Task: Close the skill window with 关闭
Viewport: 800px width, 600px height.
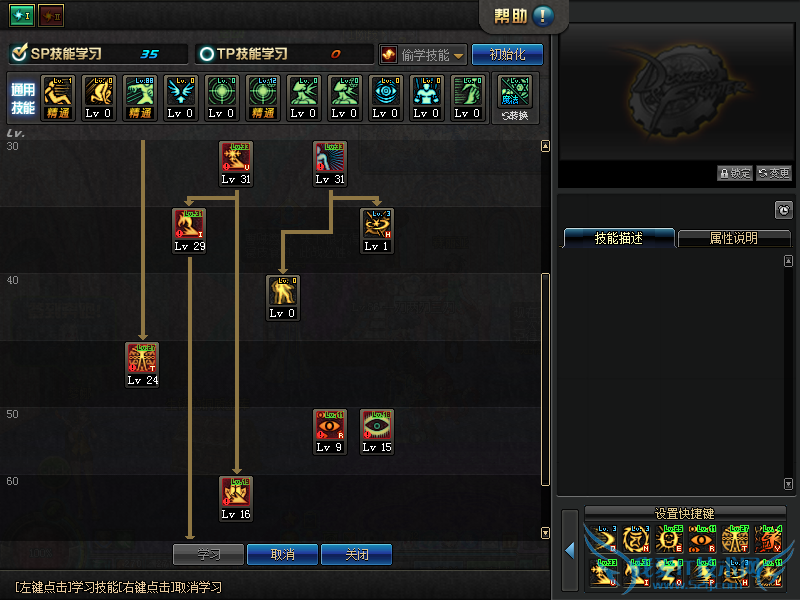Action: pos(356,554)
